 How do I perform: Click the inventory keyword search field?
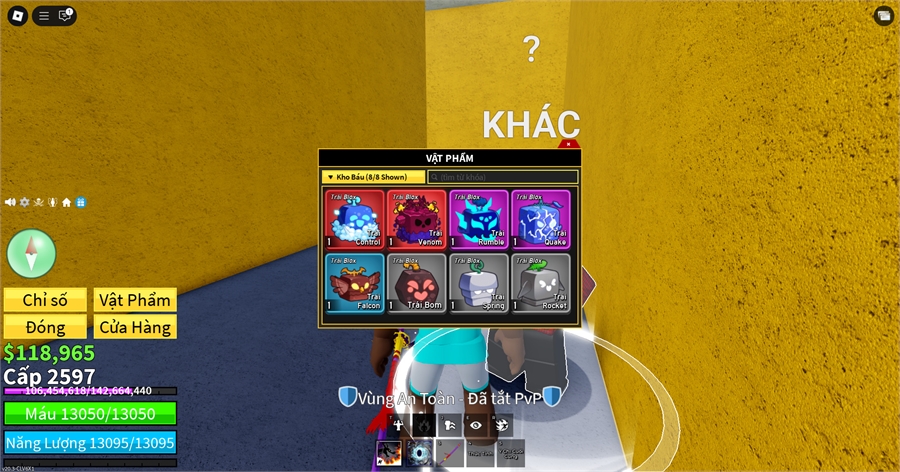point(502,177)
